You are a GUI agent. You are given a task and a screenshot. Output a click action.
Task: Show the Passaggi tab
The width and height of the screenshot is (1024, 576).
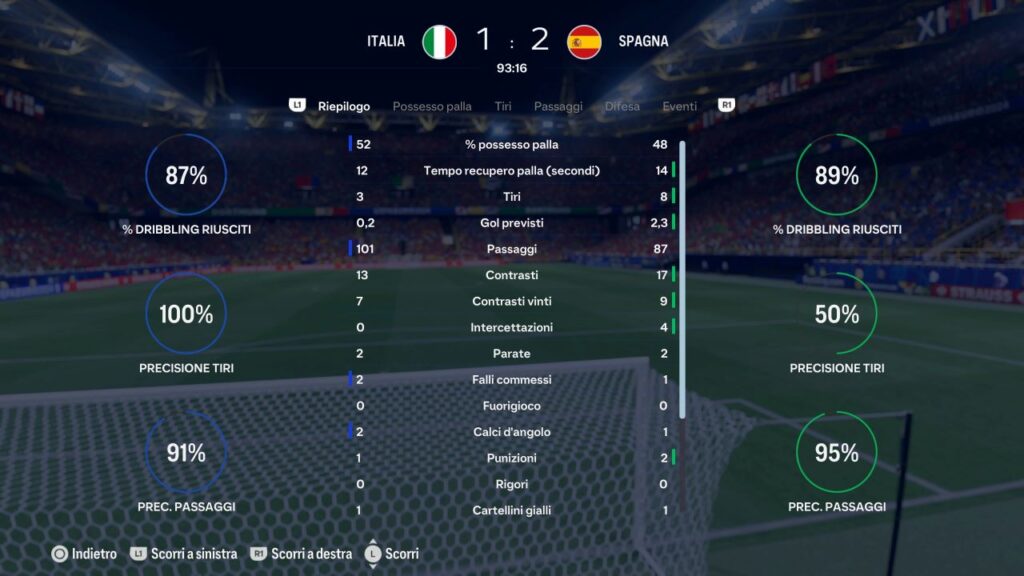[x=558, y=106]
